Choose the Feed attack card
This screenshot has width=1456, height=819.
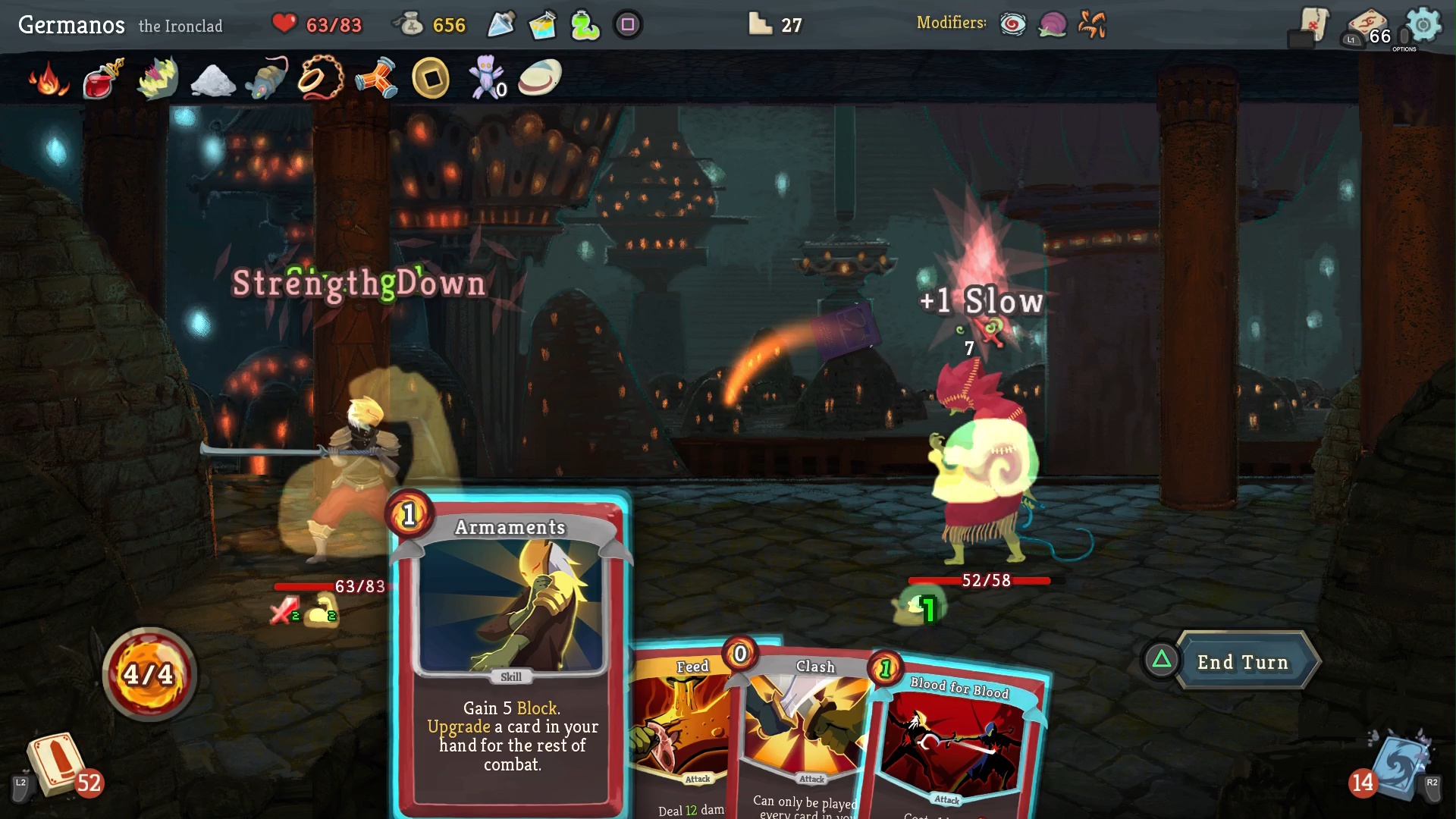pyautogui.click(x=679, y=728)
